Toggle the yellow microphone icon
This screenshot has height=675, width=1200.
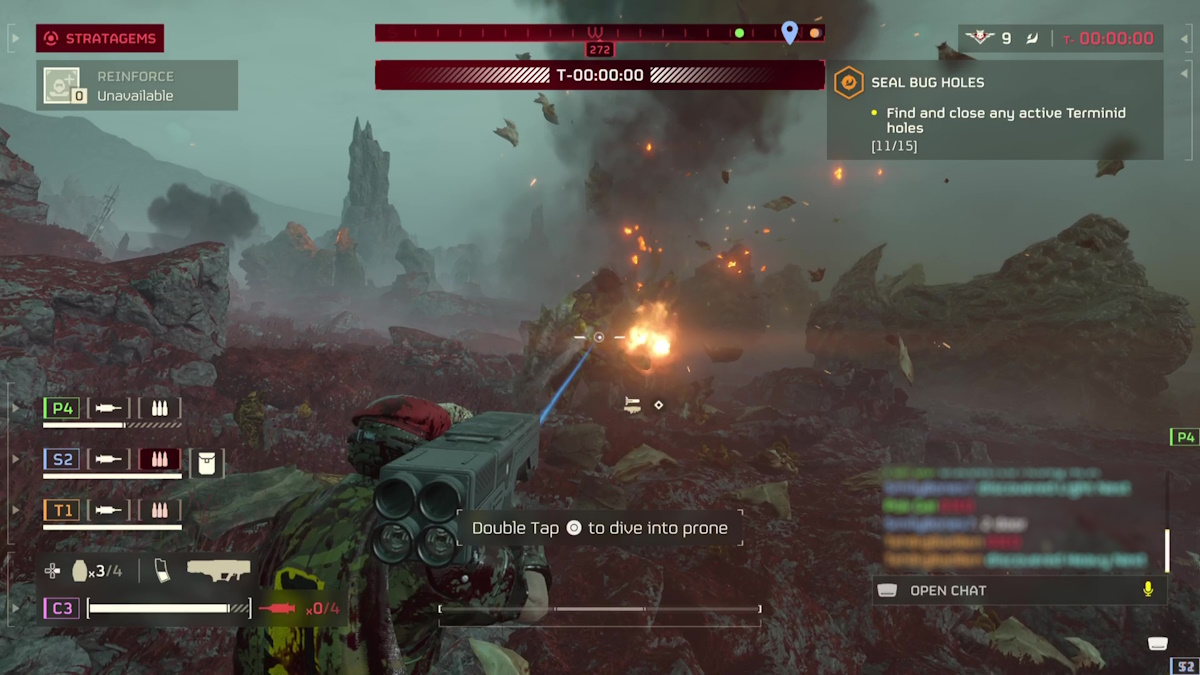[1148, 590]
